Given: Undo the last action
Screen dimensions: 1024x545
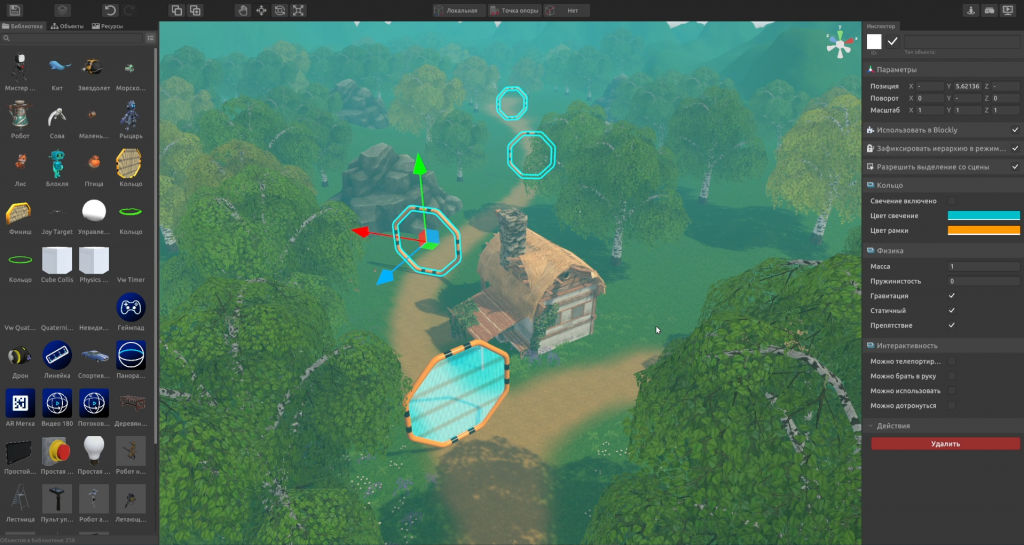Looking at the screenshot, I should [x=109, y=10].
